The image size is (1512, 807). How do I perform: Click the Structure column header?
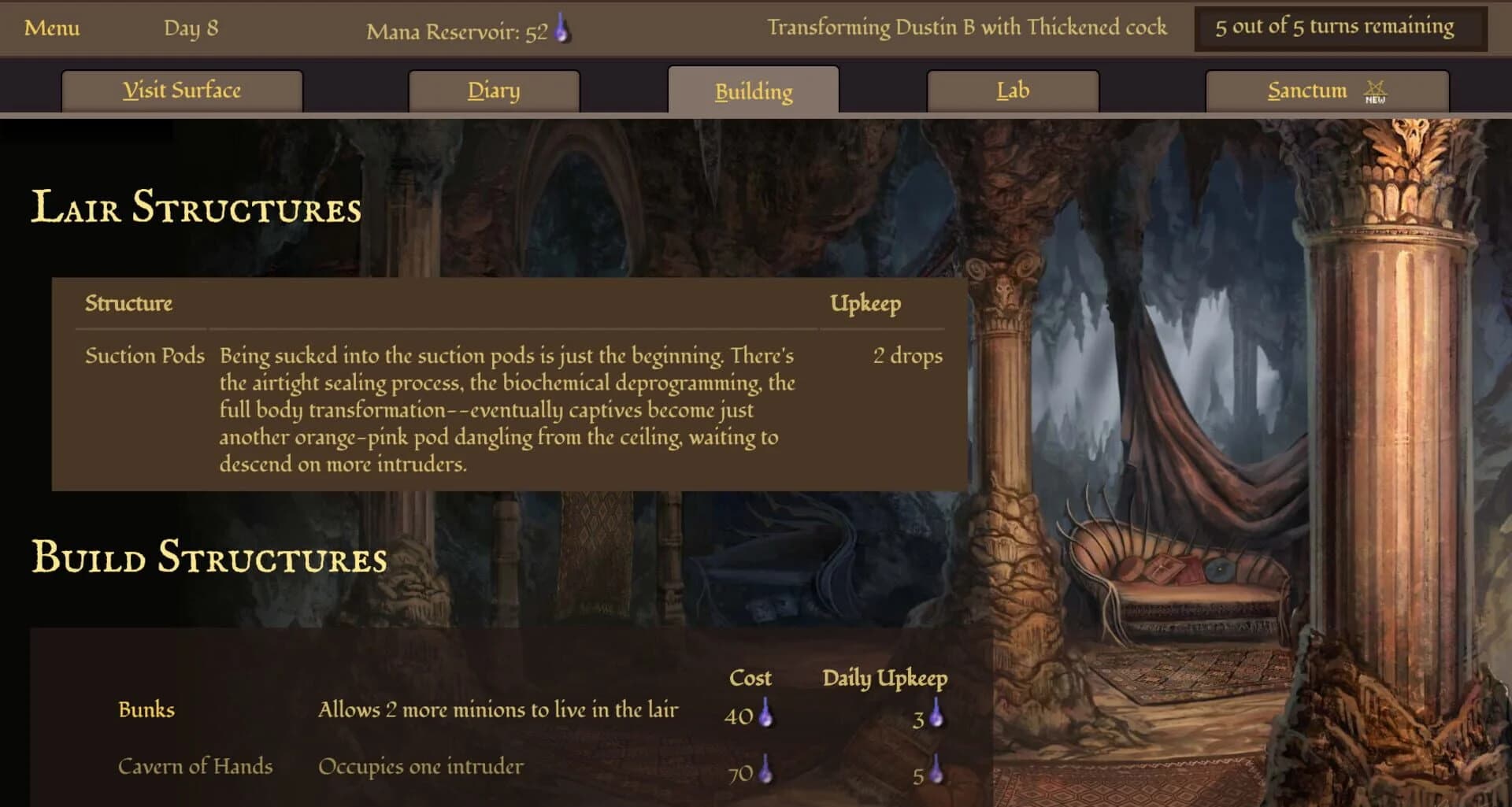[128, 303]
